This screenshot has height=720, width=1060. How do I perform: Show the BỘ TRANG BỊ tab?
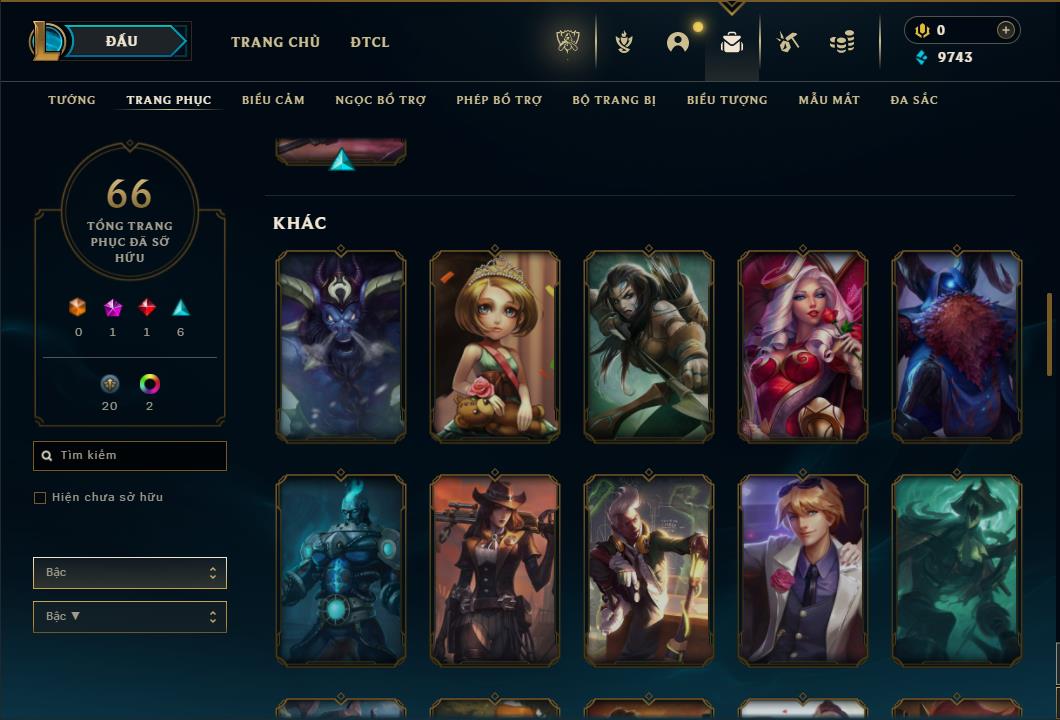[614, 100]
